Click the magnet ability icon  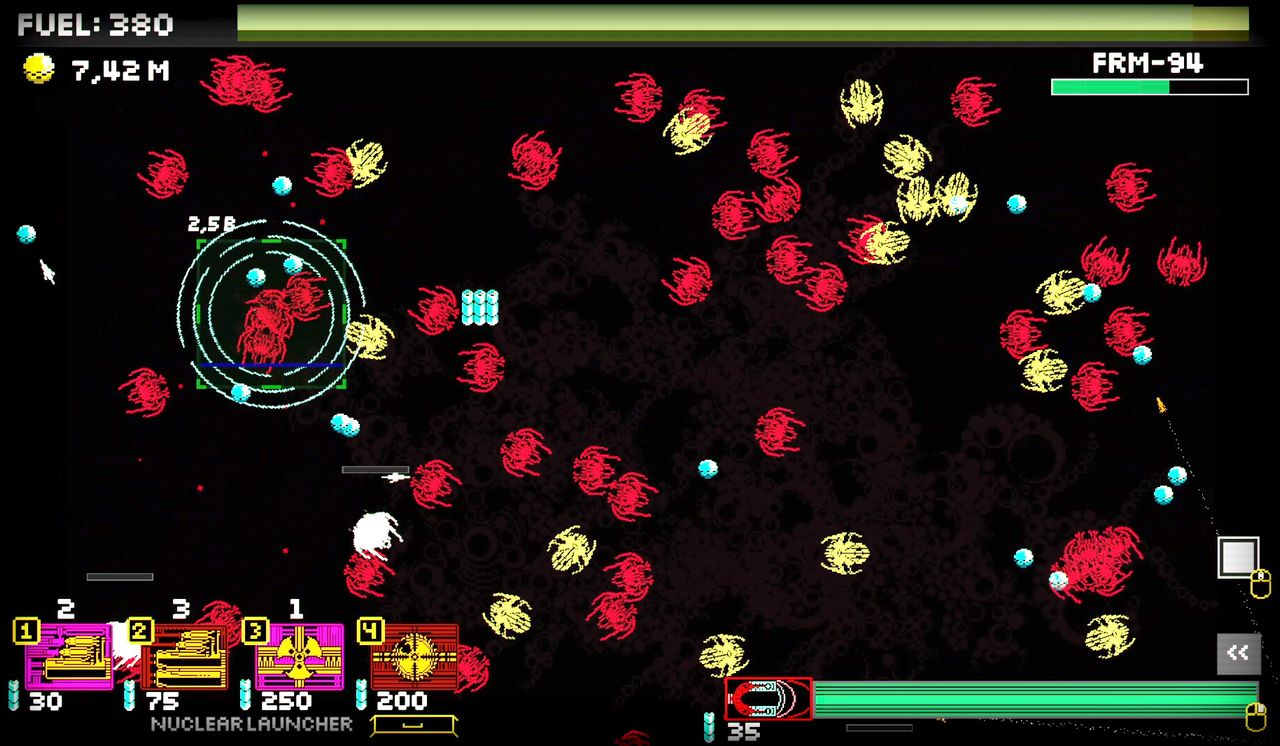point(768,698)
